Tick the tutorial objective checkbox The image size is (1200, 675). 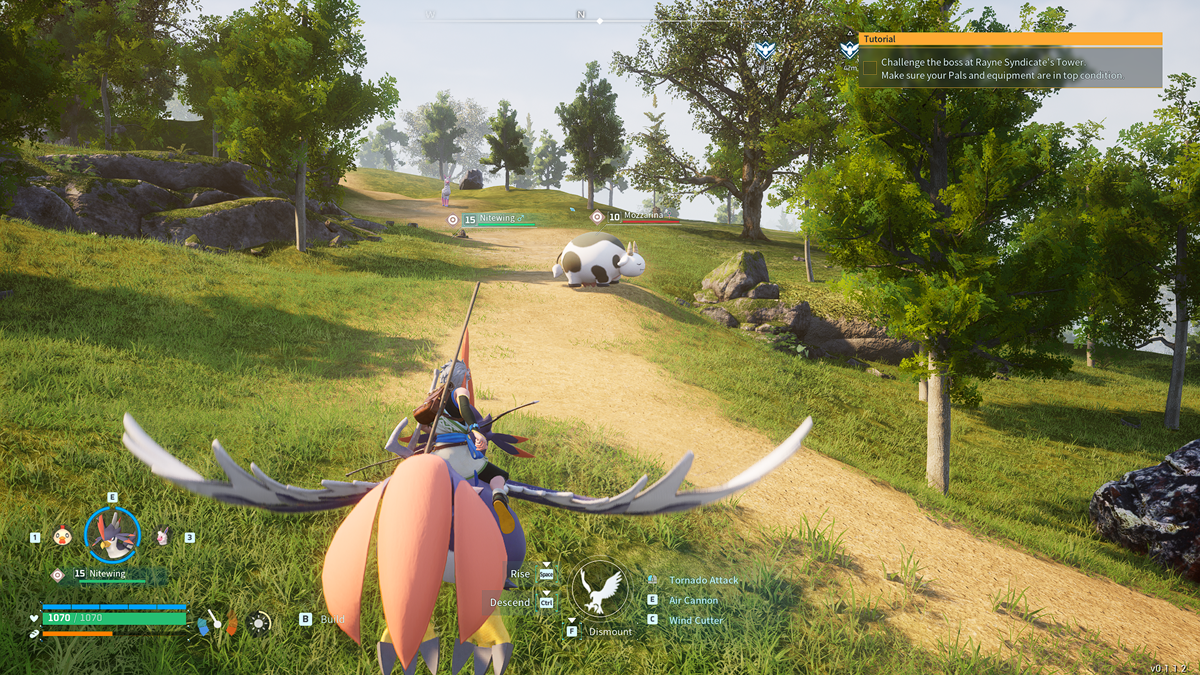869,68
